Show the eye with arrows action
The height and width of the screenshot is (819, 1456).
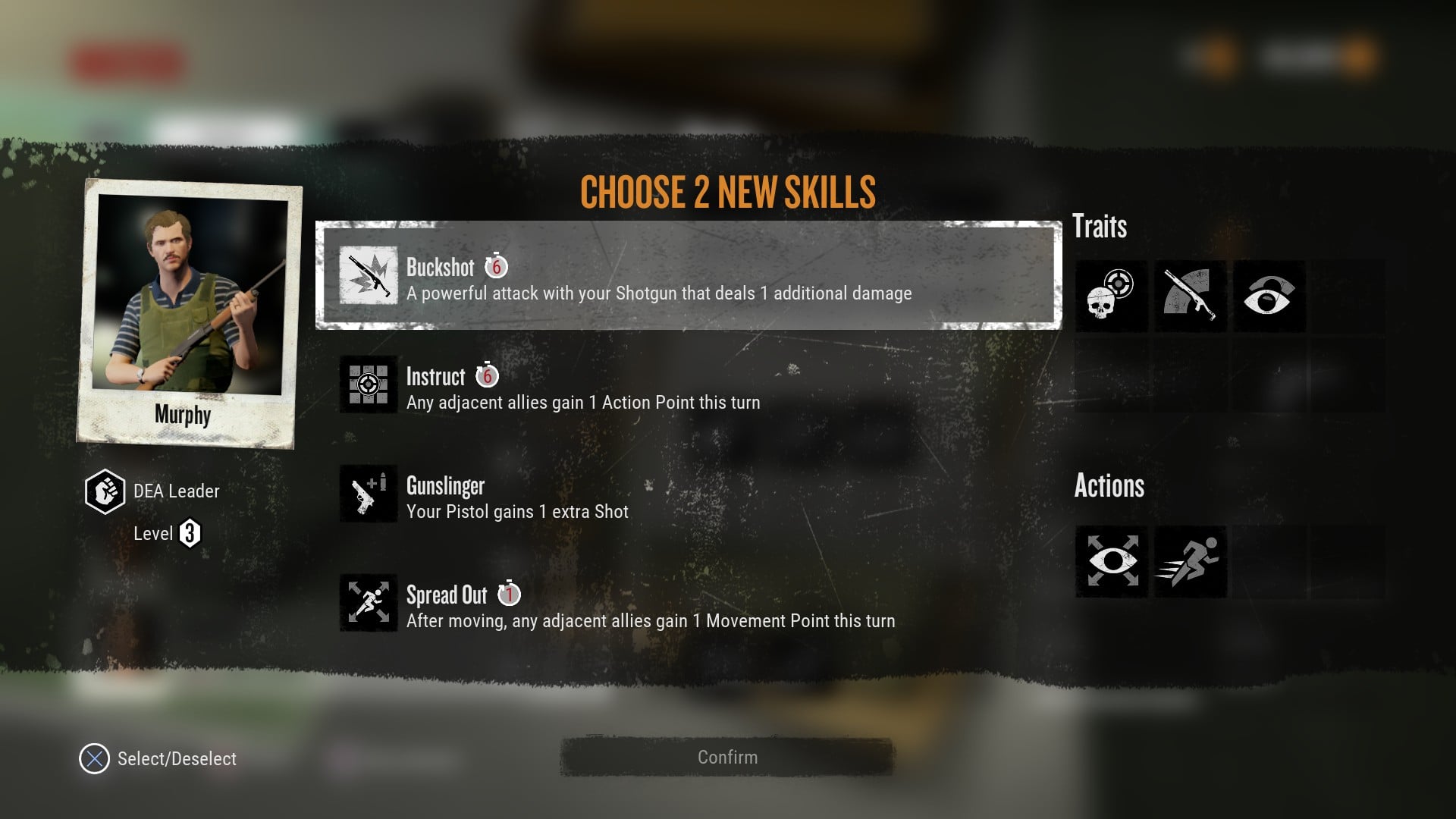[x=1111, y=562]
